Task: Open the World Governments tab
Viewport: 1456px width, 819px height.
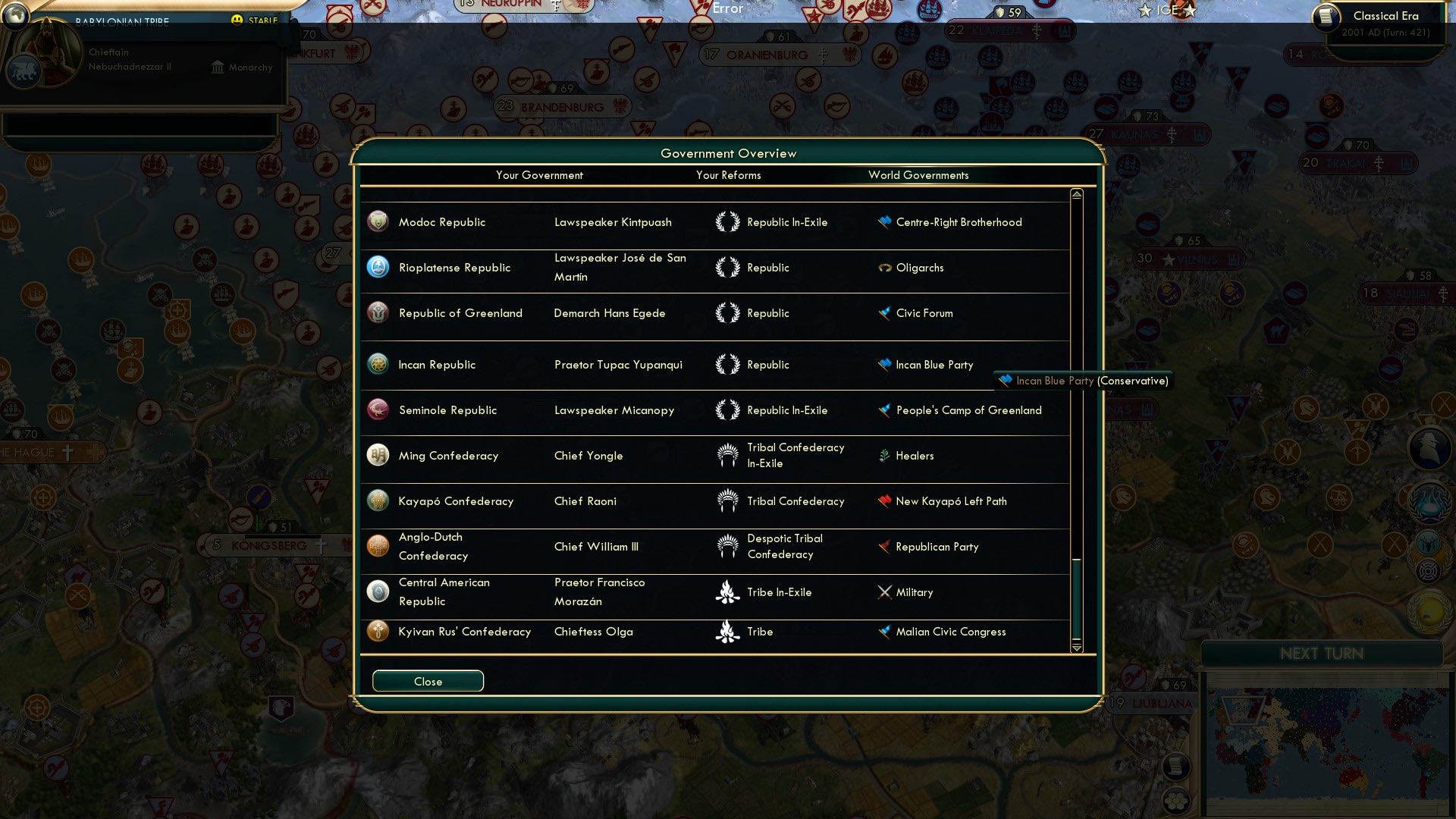Action: pos(919,175)
